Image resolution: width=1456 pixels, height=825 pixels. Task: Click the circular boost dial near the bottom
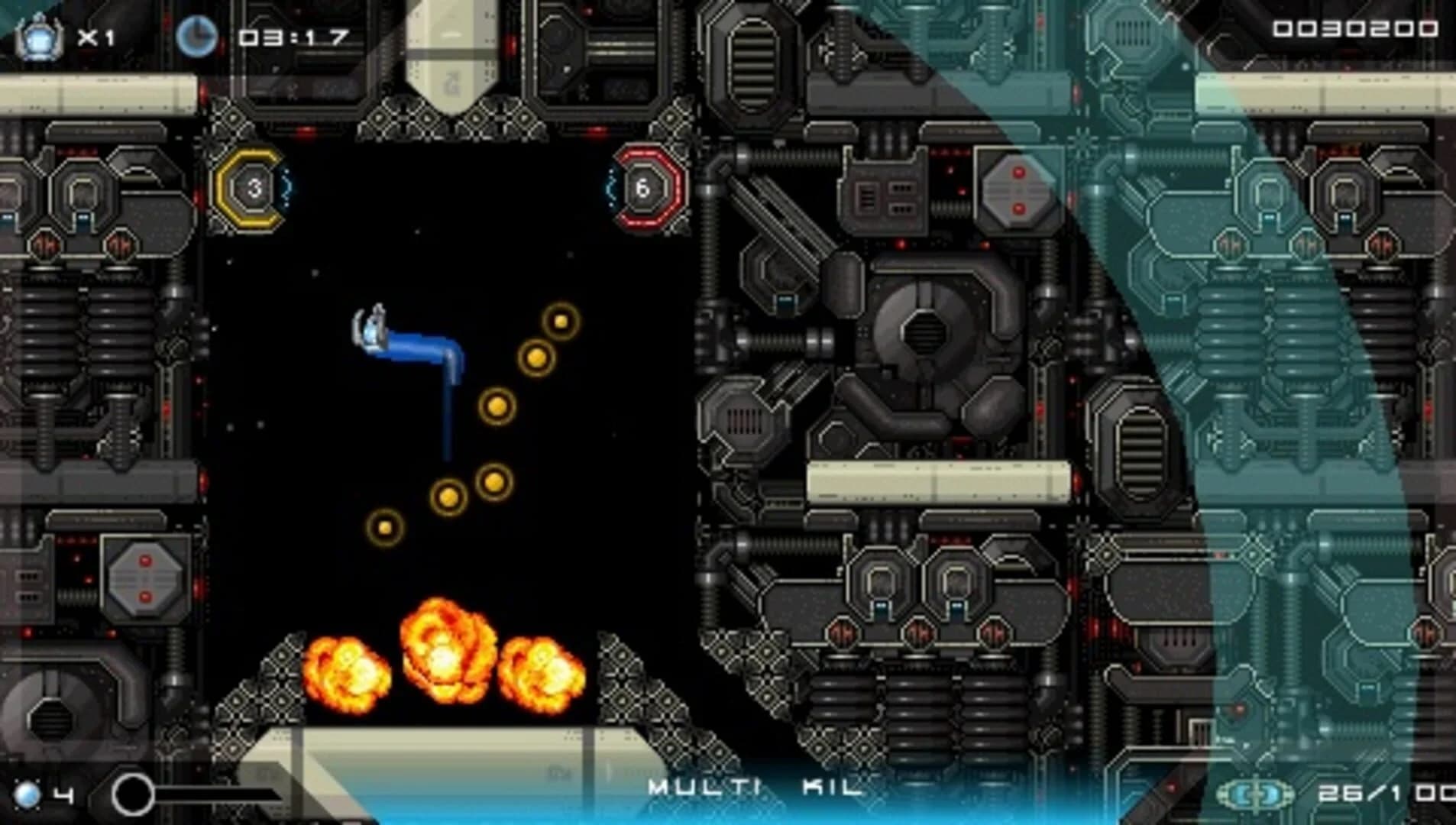pos(134,792)
